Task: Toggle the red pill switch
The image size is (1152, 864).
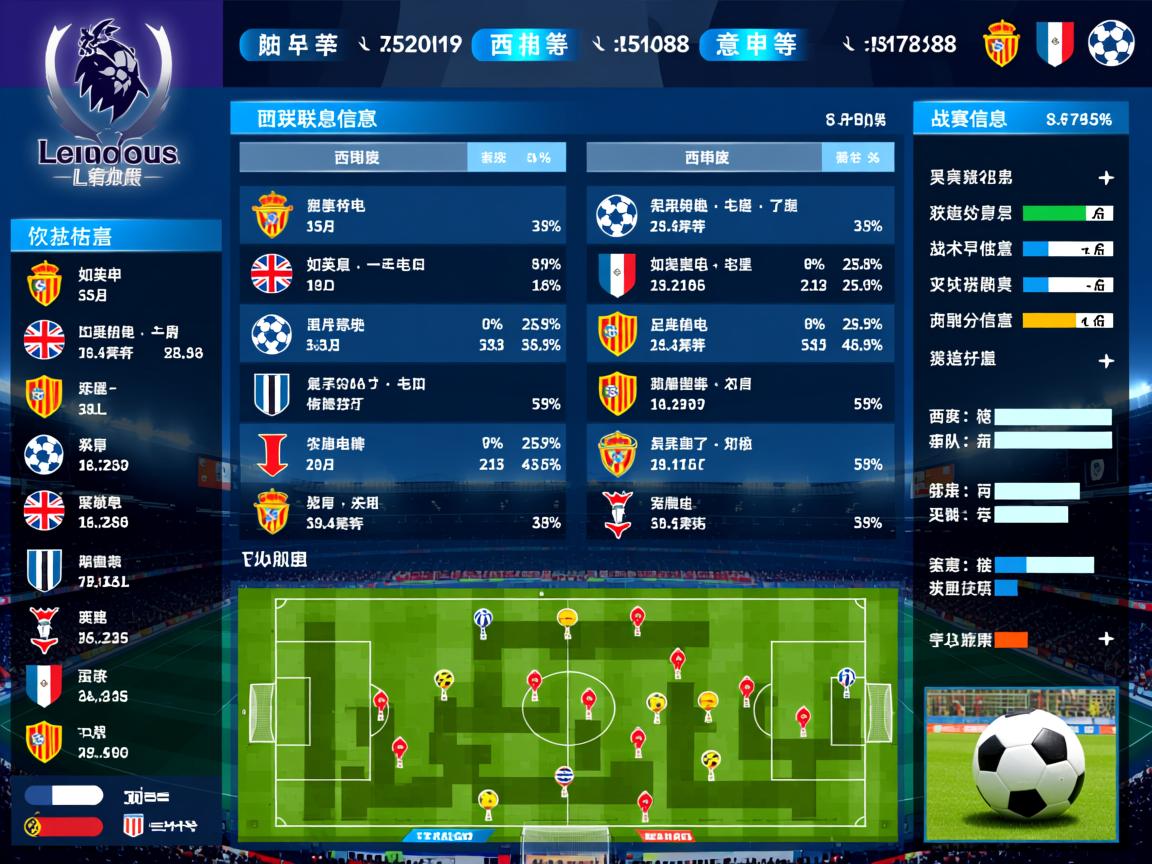Action: click(x=64, y=826)
